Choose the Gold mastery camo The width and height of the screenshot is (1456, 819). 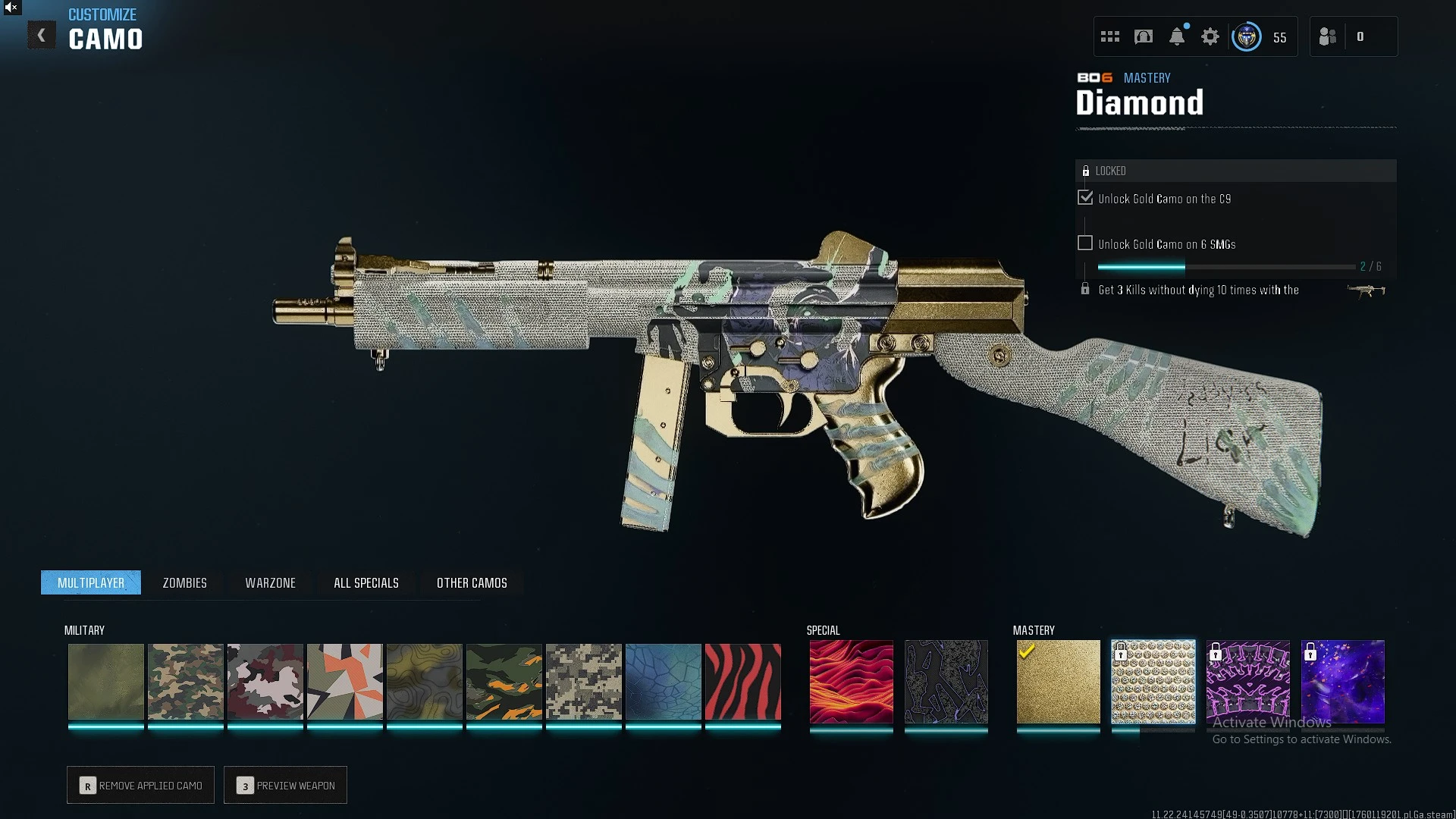coord(1058,681)
